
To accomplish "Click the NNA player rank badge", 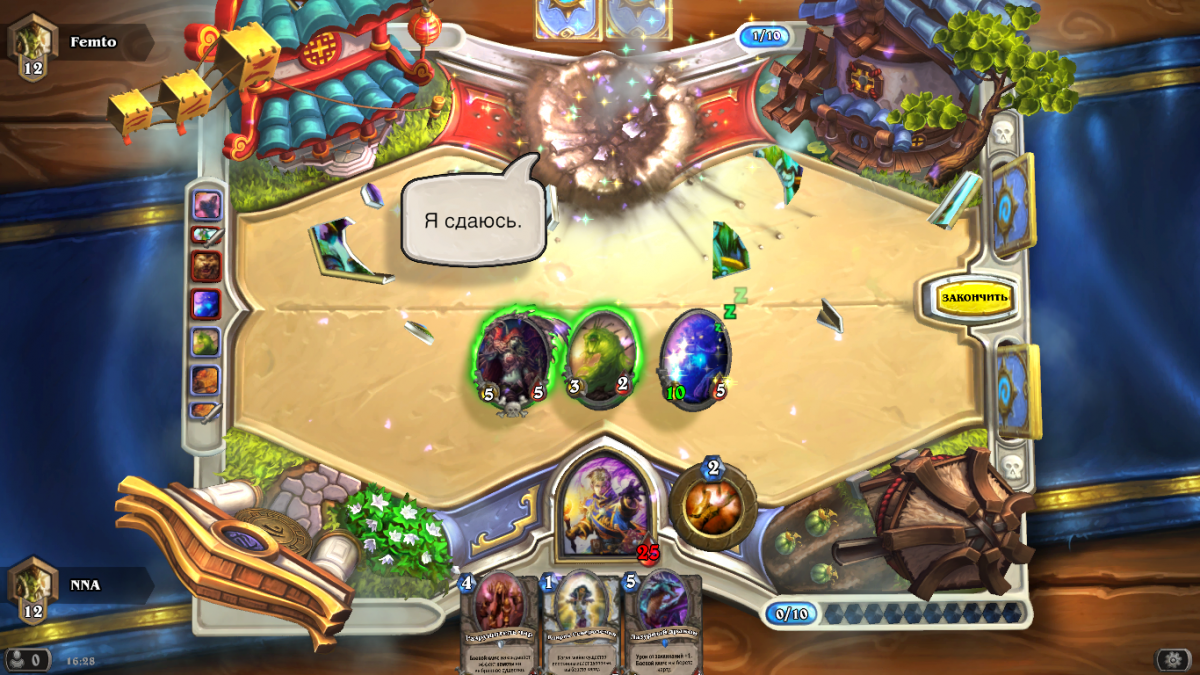I will coord(32,590).
